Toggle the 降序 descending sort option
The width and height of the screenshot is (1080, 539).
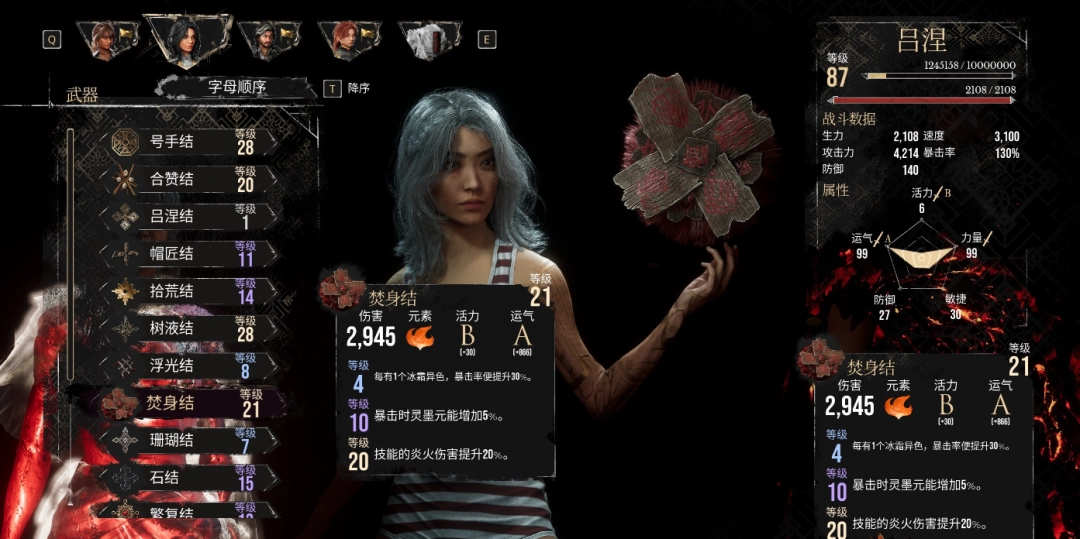pyautogui.click(x=348, y=88)
